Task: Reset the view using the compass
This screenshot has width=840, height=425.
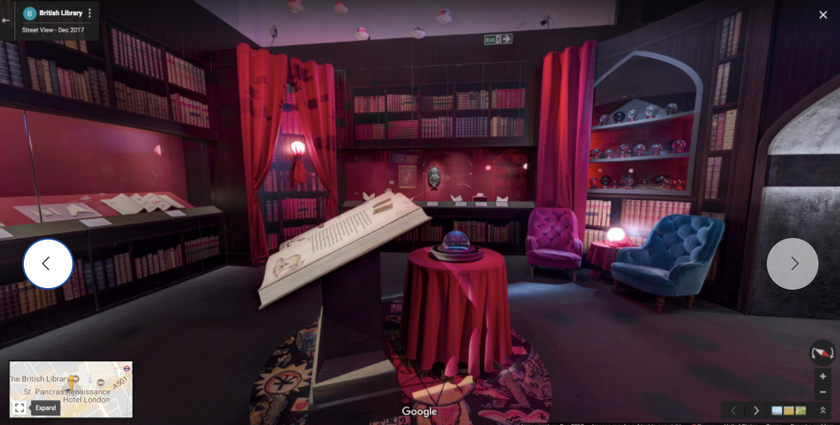Action: click(822, 352)
